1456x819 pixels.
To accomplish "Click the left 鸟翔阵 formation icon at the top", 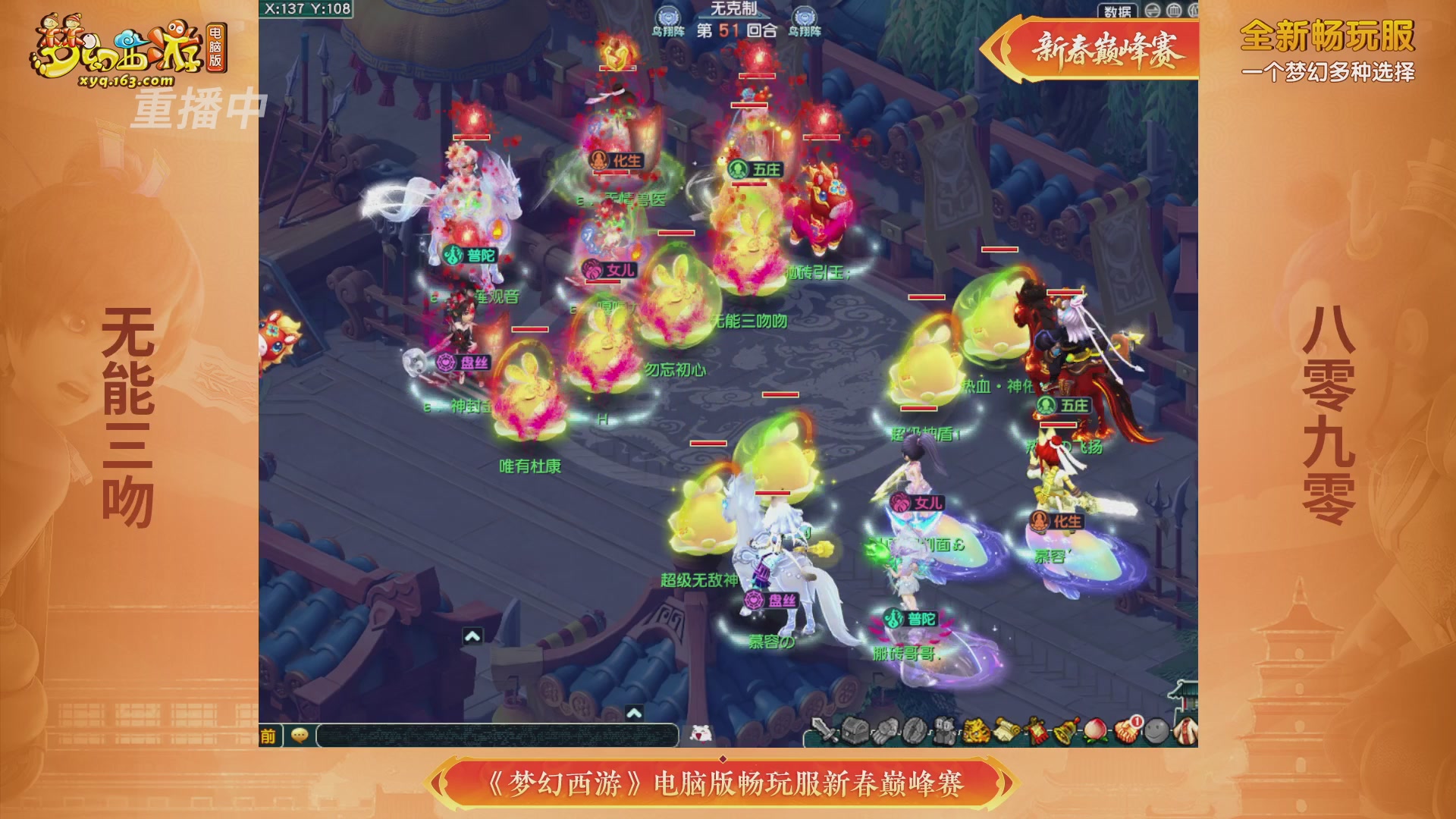I will [667, 14].
